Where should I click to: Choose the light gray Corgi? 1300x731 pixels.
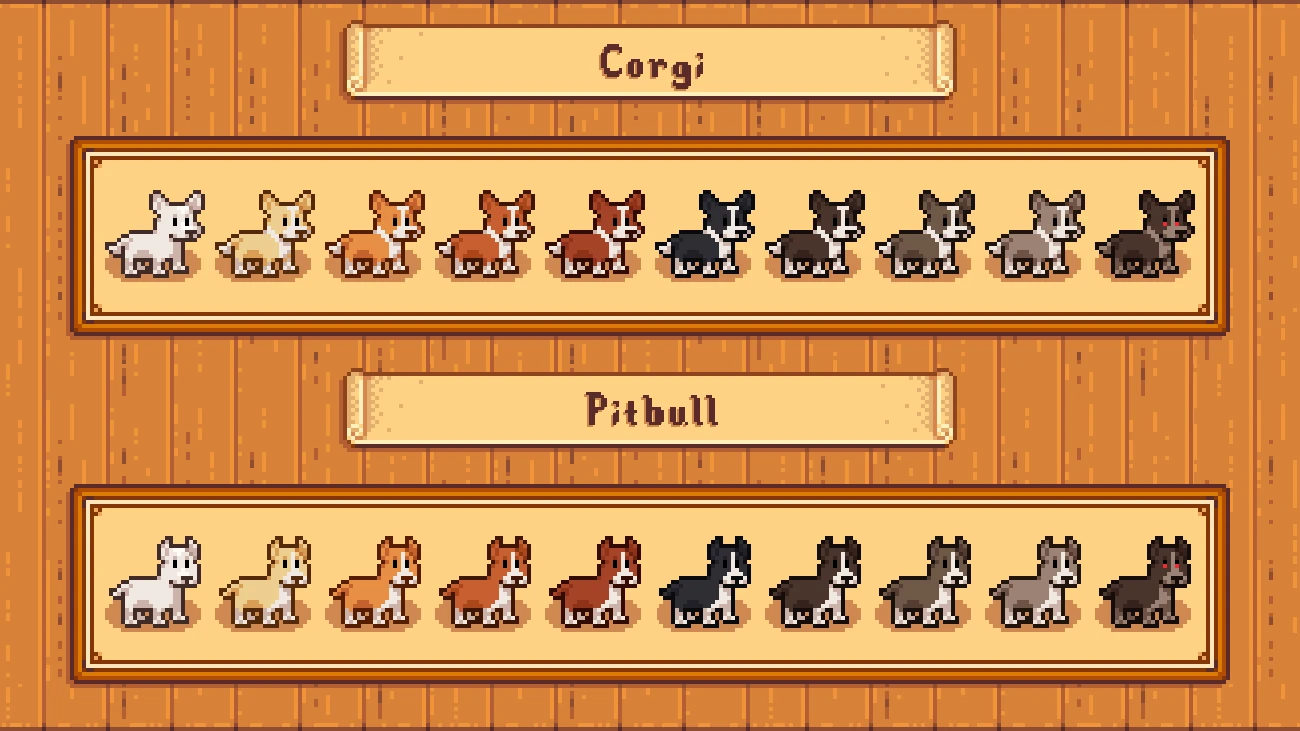click(1036, 236)
